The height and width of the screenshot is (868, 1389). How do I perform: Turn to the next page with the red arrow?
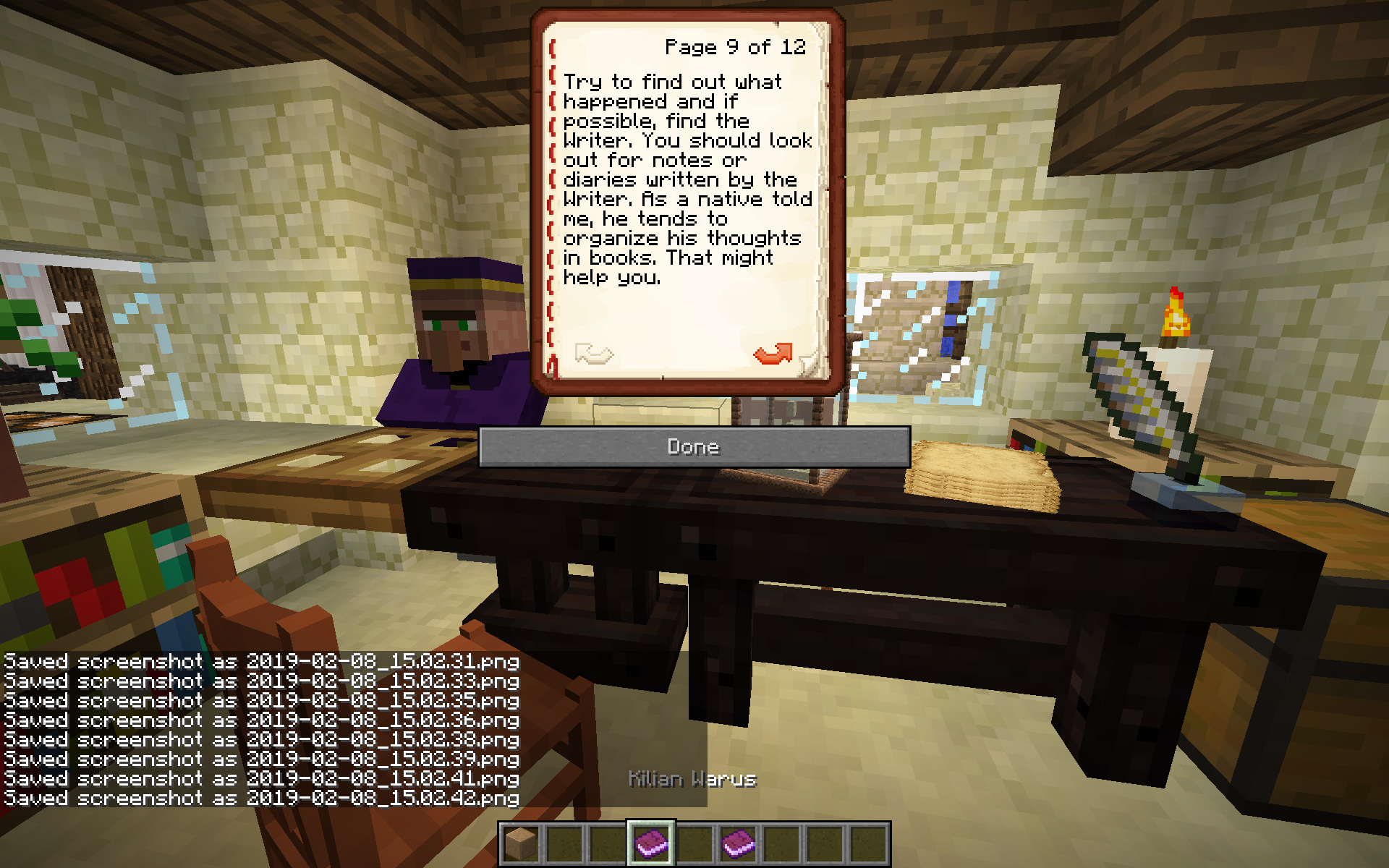[773, 354]
